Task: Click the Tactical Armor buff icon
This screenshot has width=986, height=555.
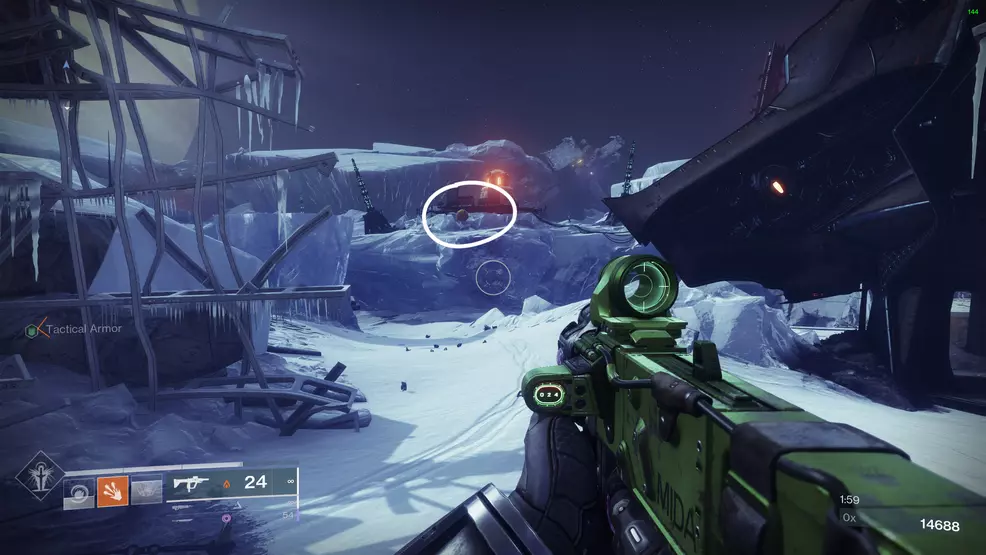Action: 33,329
